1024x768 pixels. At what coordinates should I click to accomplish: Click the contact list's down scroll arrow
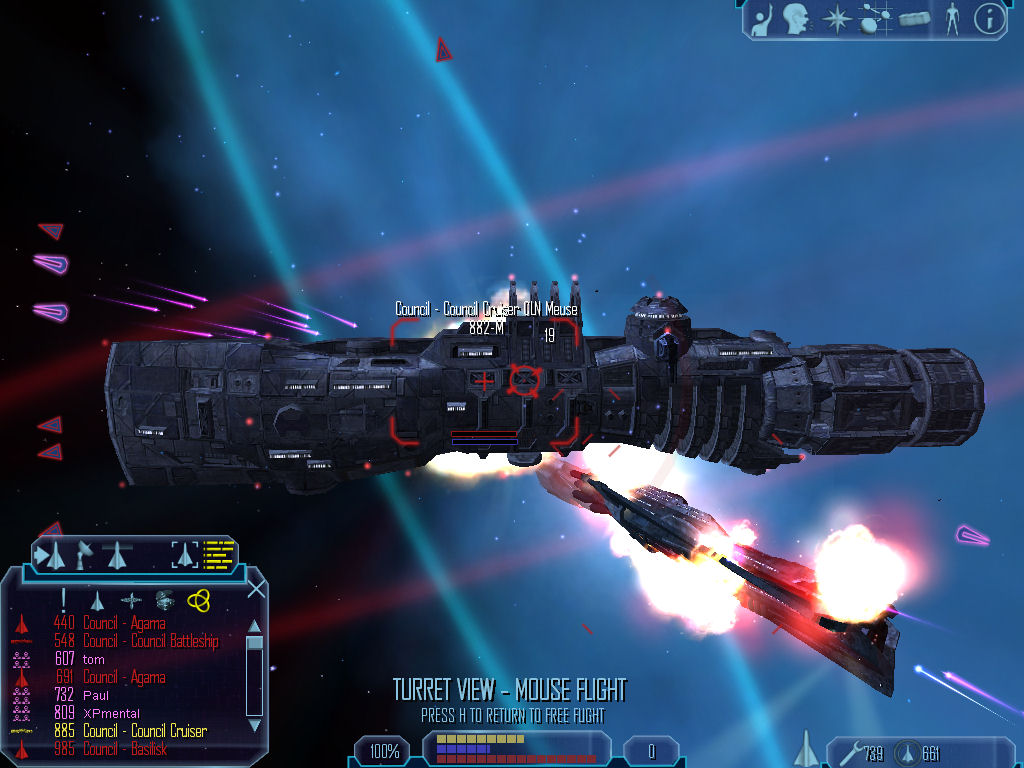point(254,724)
